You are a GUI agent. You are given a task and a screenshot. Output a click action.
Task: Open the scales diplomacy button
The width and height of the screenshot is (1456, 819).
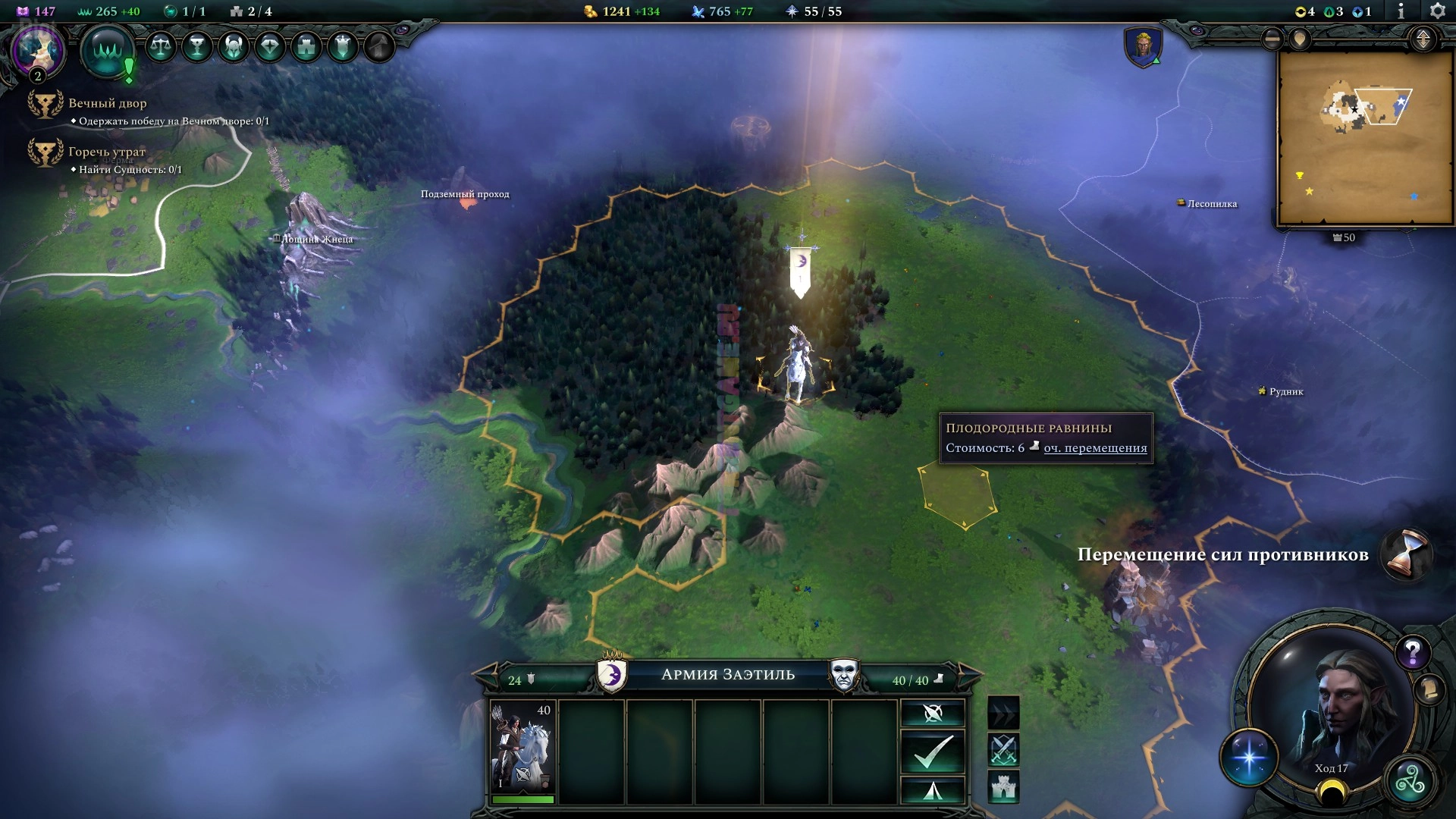160,47
